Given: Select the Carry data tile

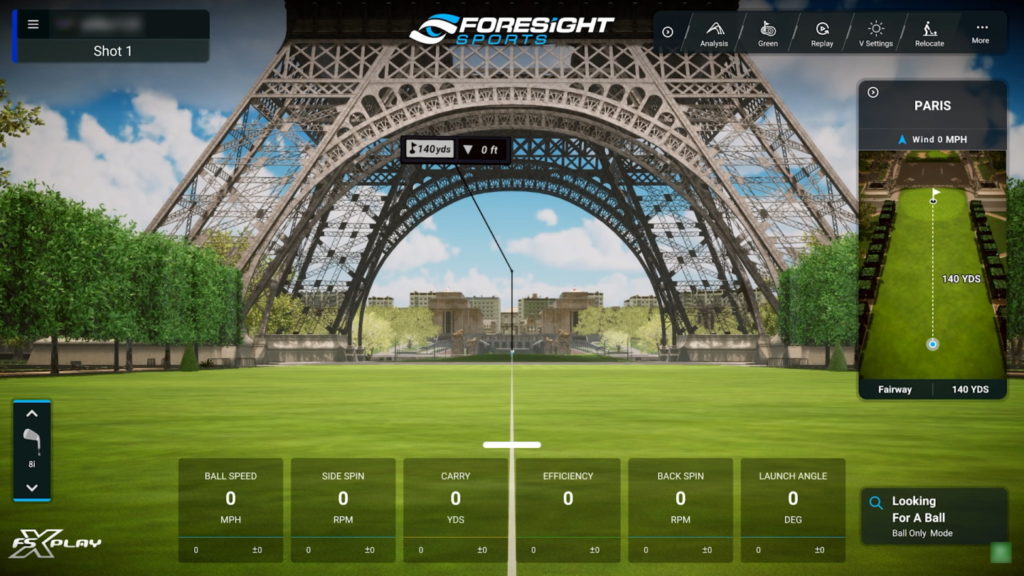Looking at the screenshot, I should pos(455,509).
